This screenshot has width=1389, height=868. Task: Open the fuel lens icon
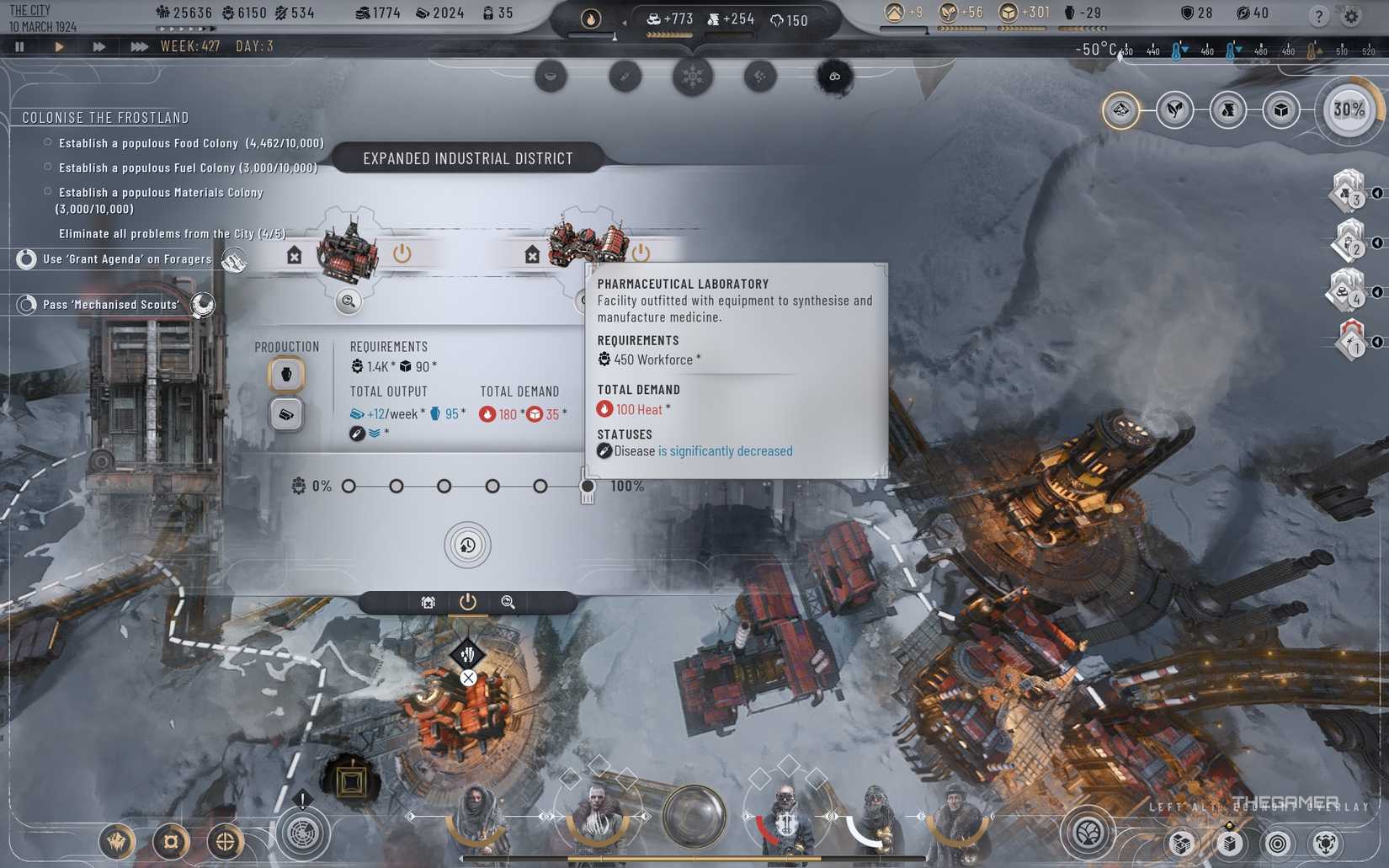click(1228, 109)
